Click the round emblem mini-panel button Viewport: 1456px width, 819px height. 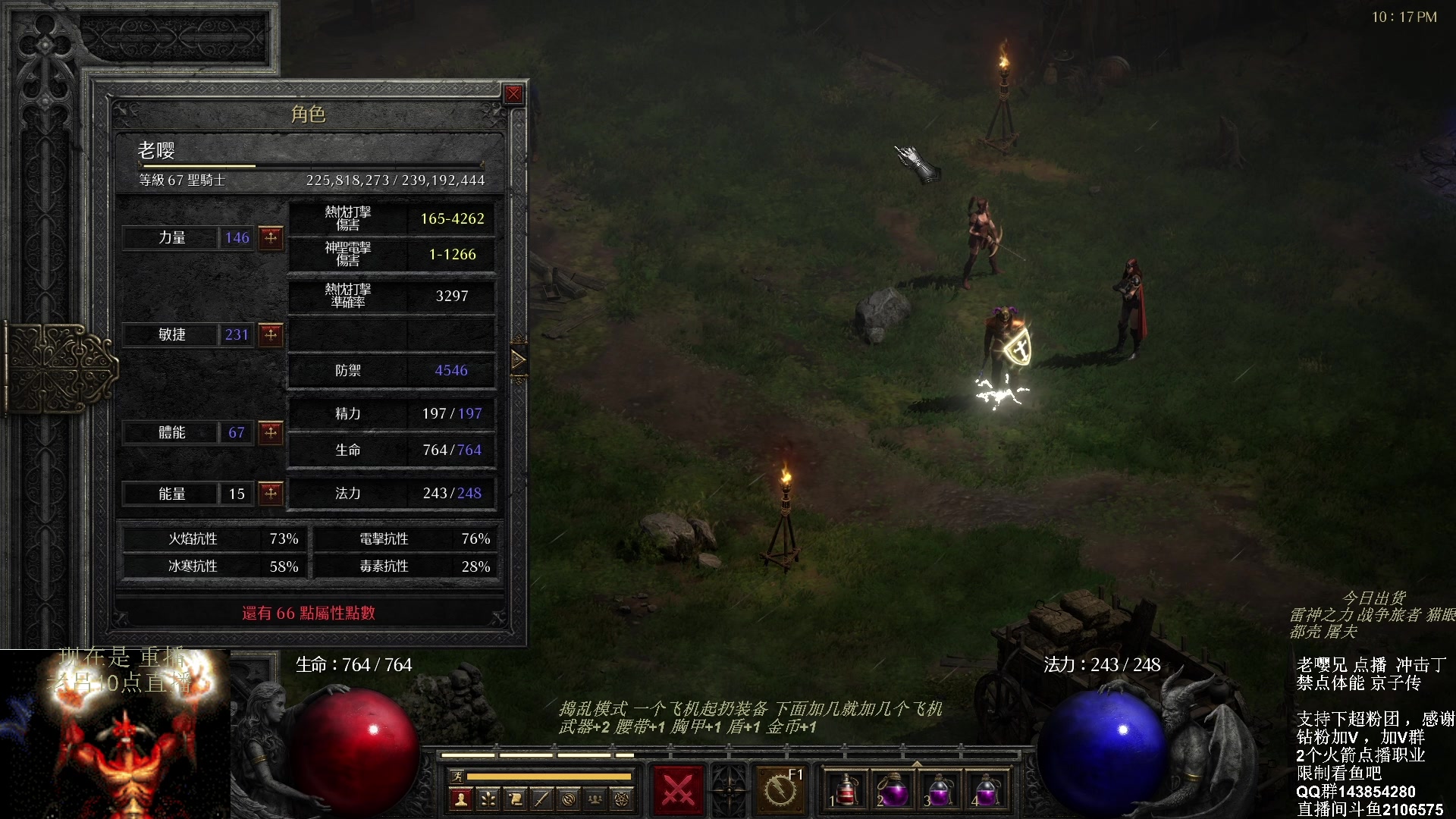[x=569, y=799]
